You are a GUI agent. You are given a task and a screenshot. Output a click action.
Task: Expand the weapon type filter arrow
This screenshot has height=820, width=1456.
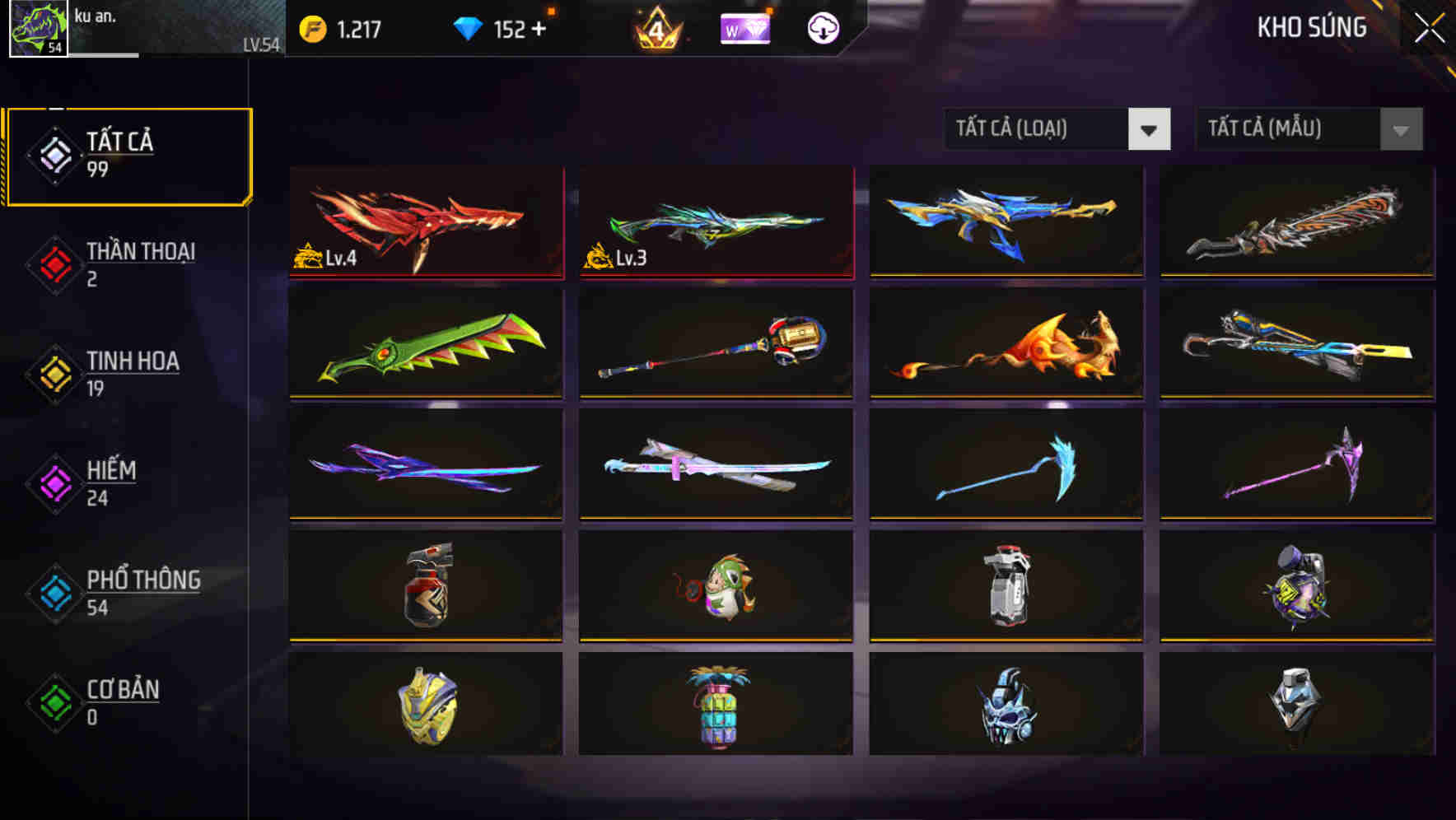[1150, 129]
